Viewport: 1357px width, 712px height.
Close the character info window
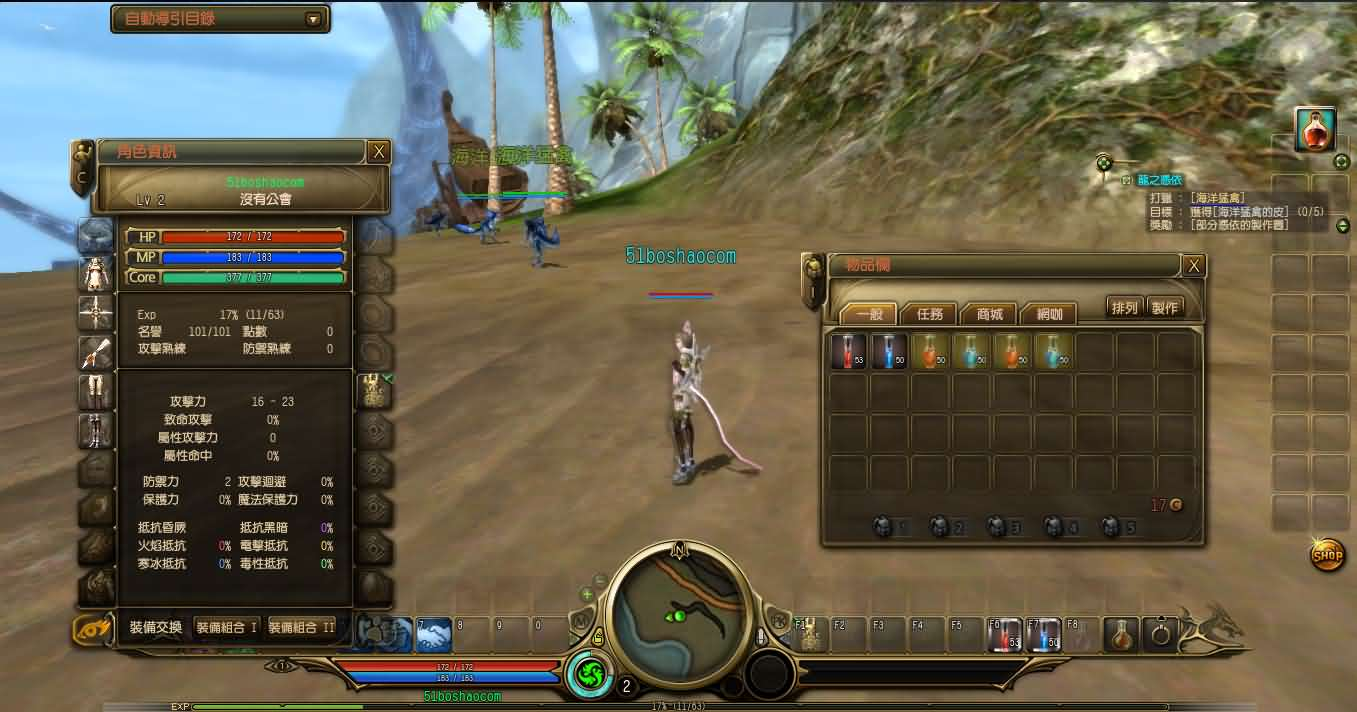pos(378,152)
